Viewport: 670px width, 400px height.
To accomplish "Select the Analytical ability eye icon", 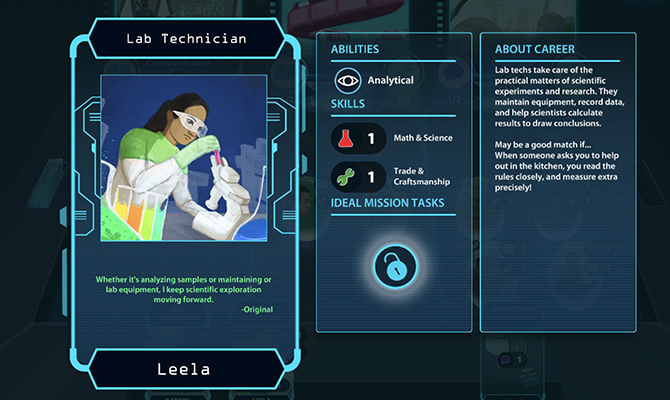I will click(x=348, y=80).
